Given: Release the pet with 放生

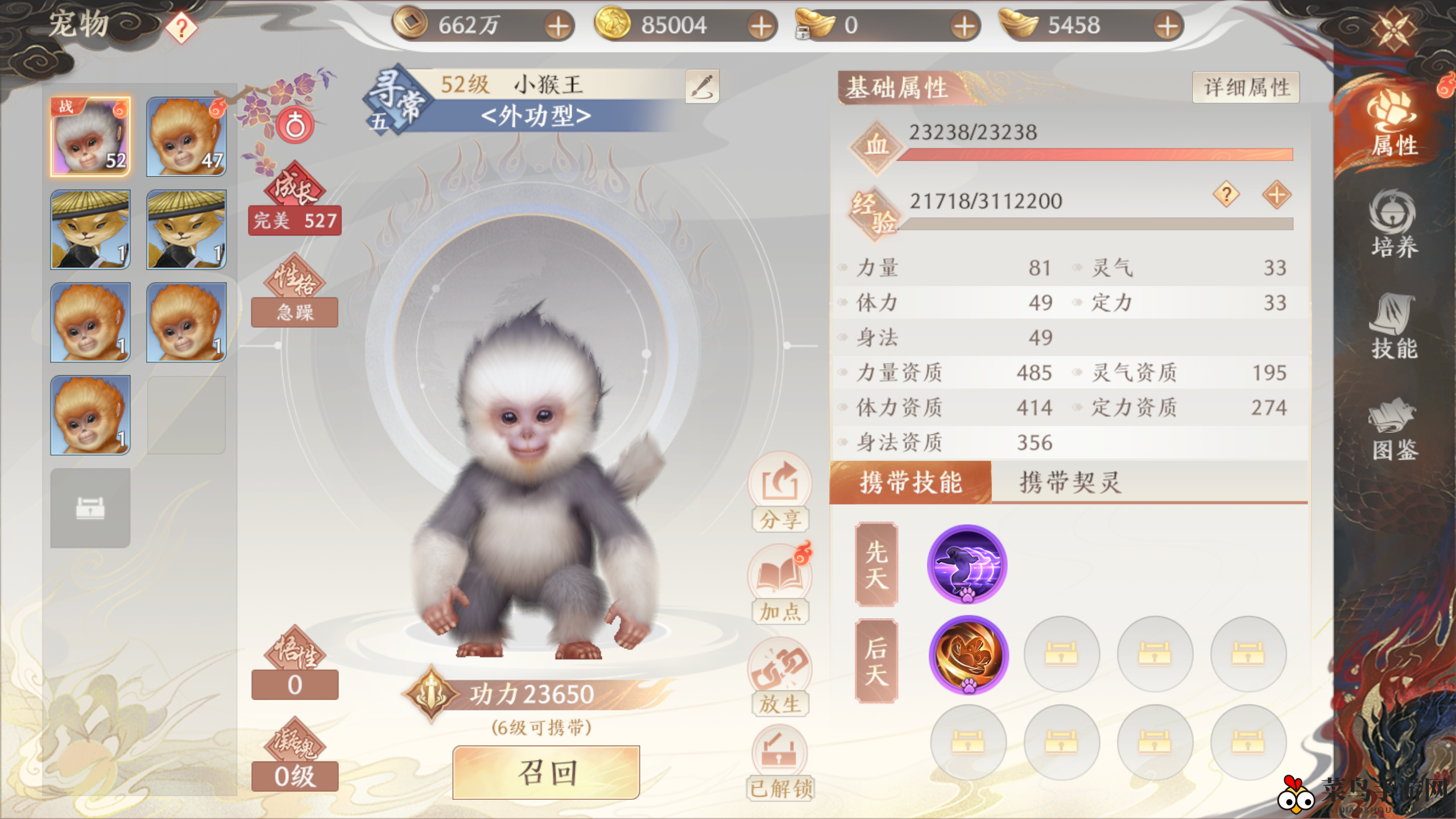Looking at the screenshot, I should click(x=780, y=677).
